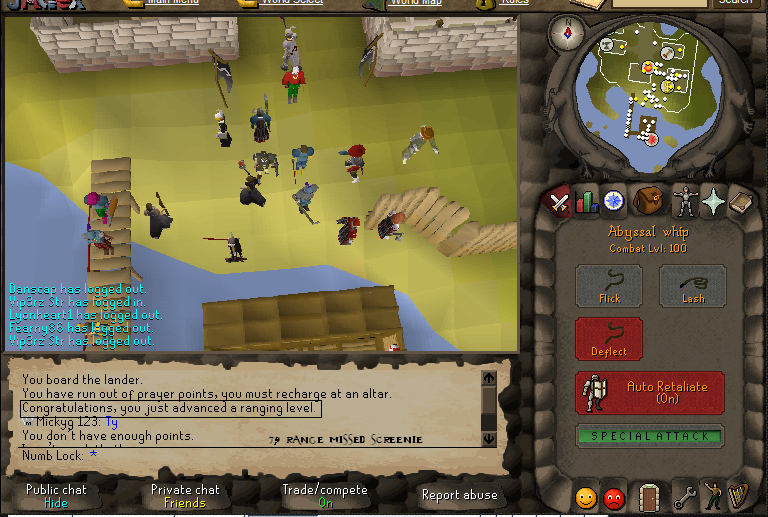
Task: Toggle Auto Retaliate off
Action: tap(650, 392)
